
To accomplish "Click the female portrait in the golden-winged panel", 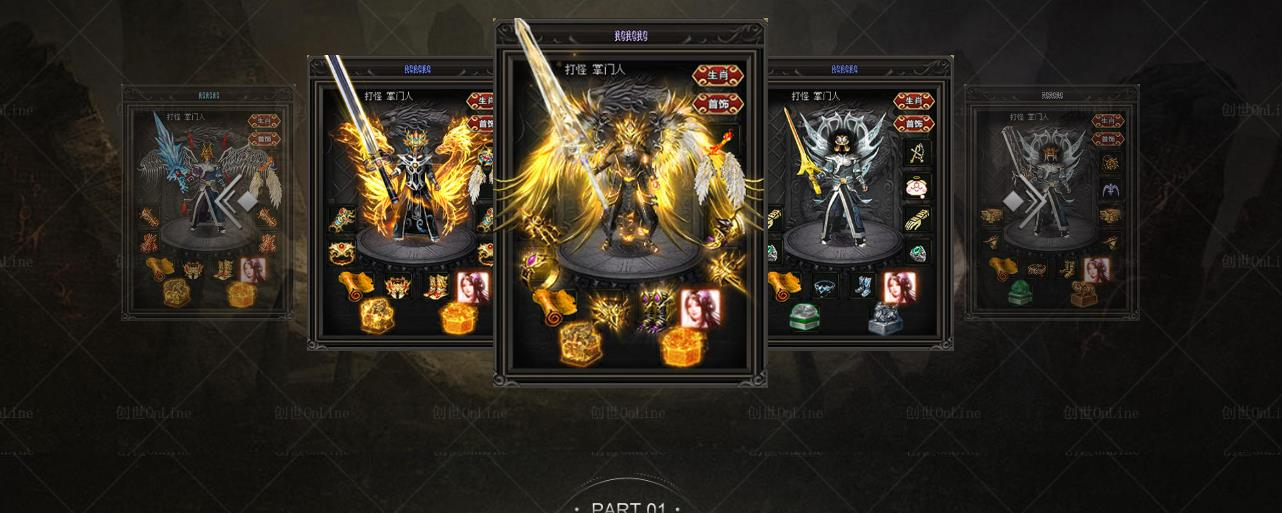I will point(700,307).
